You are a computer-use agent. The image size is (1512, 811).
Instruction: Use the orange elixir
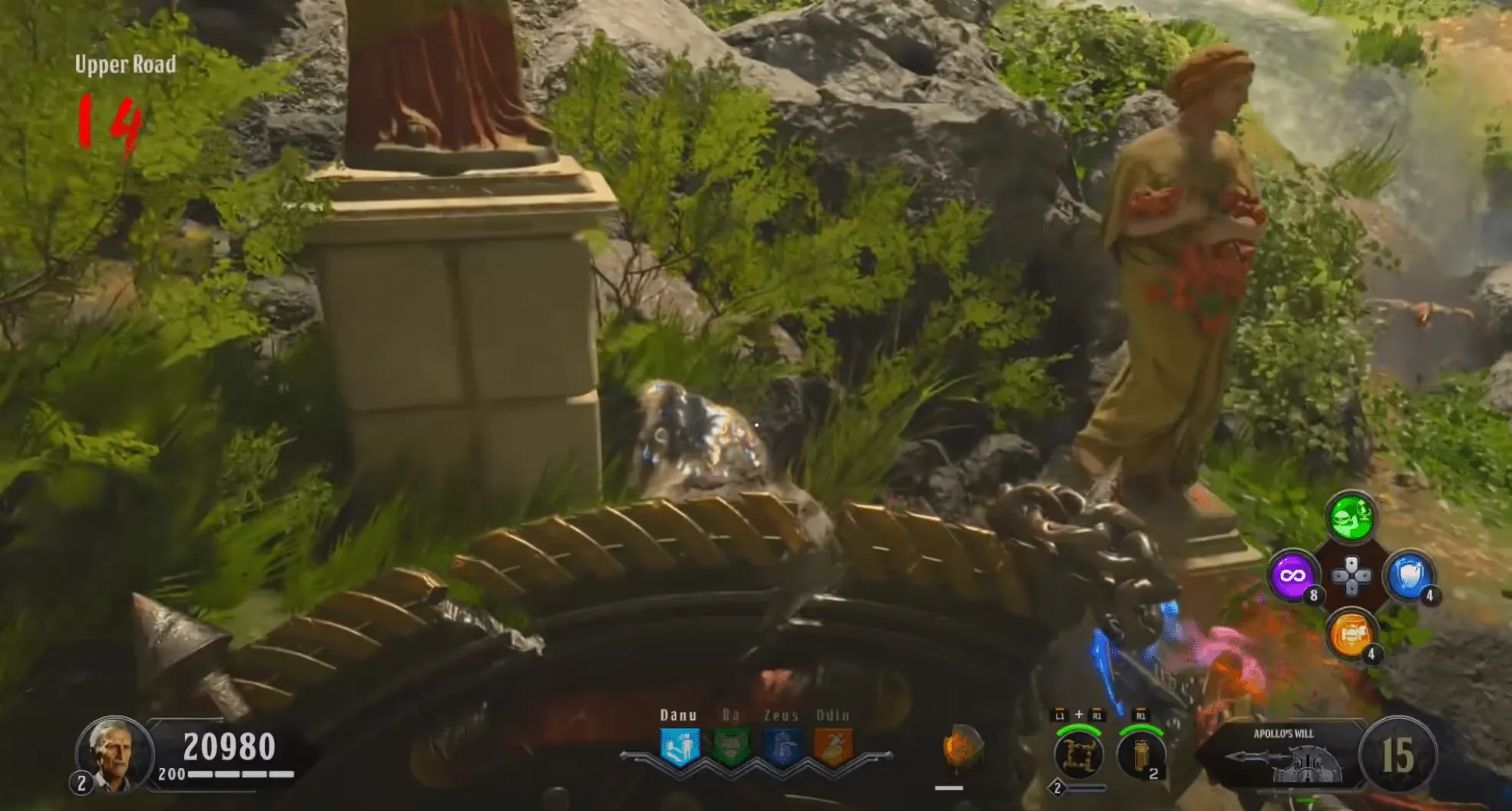point(1350,634)
